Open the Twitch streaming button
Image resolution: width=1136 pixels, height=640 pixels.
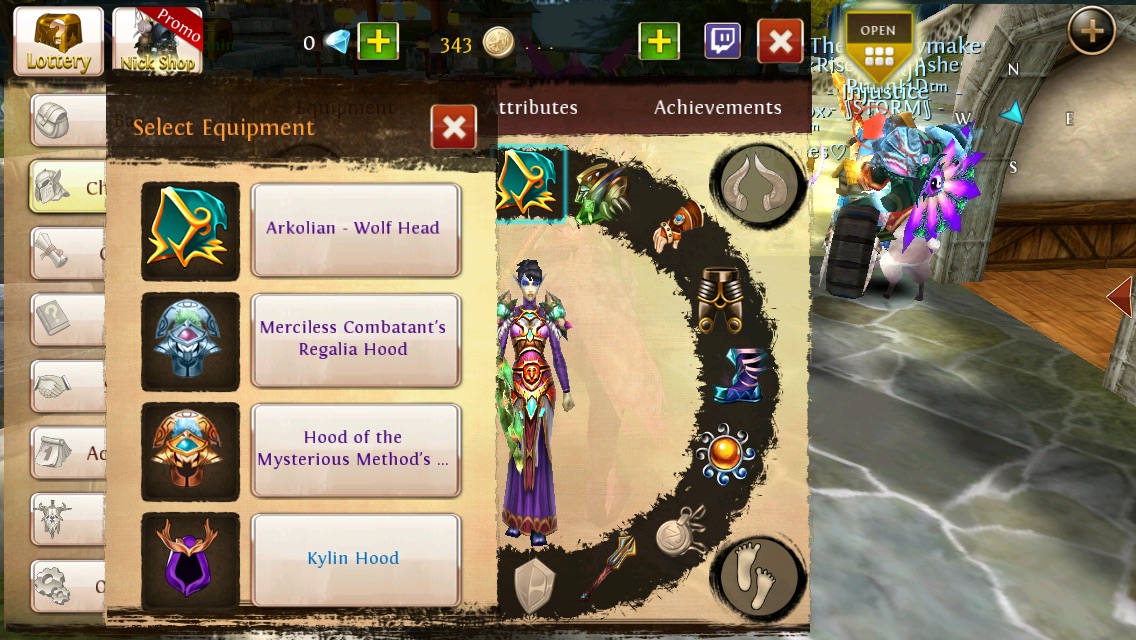722,42
